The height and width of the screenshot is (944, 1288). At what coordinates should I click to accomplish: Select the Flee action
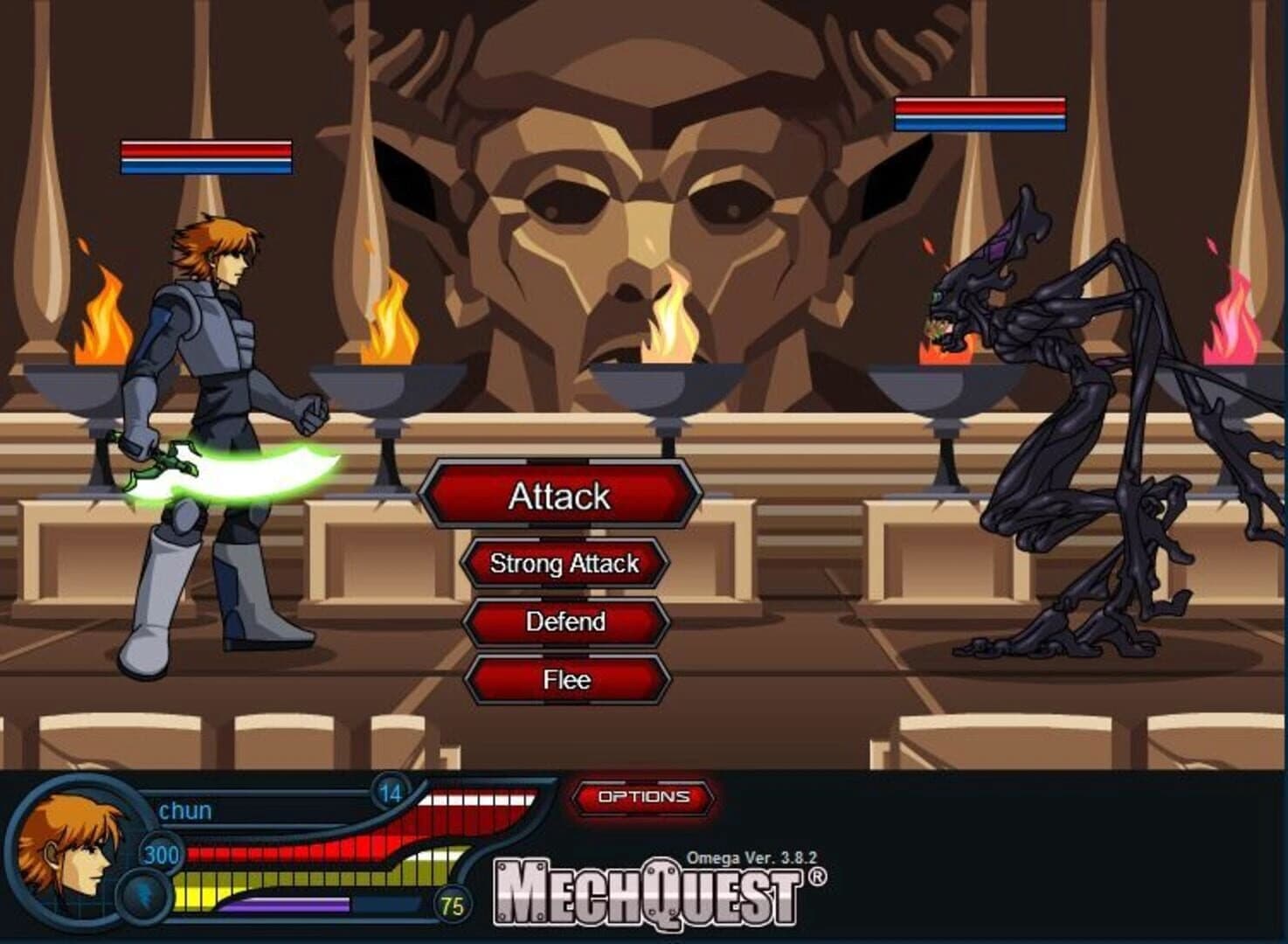564,680
